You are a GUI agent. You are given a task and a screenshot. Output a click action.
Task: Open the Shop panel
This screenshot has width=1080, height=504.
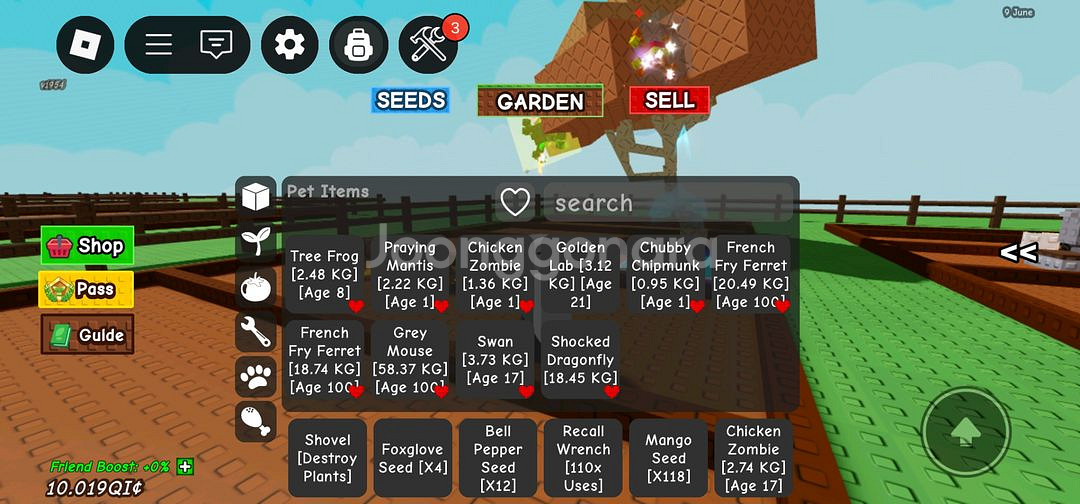click(87, 246)
